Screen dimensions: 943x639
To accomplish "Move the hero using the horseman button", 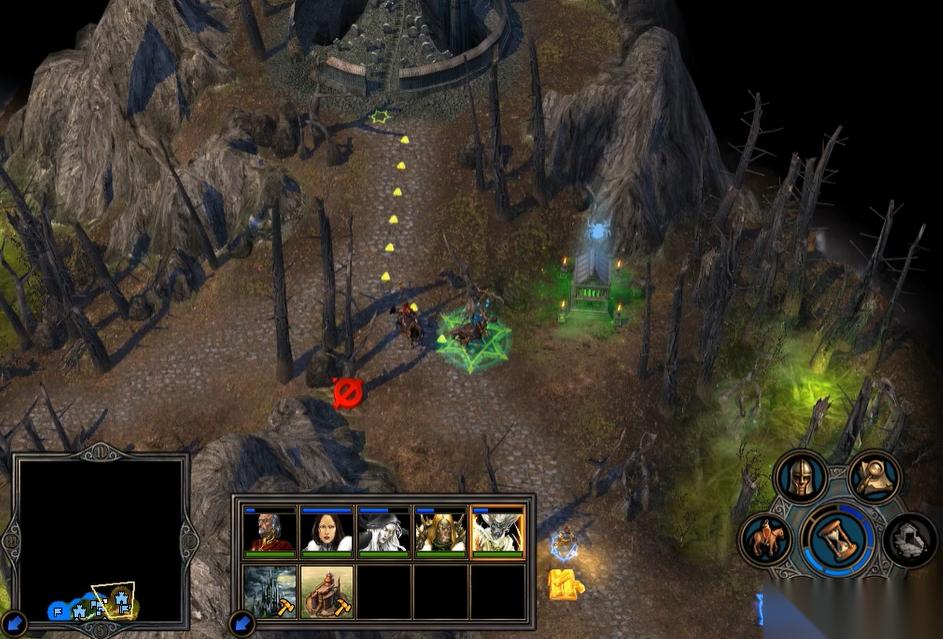I will (765, 539).
